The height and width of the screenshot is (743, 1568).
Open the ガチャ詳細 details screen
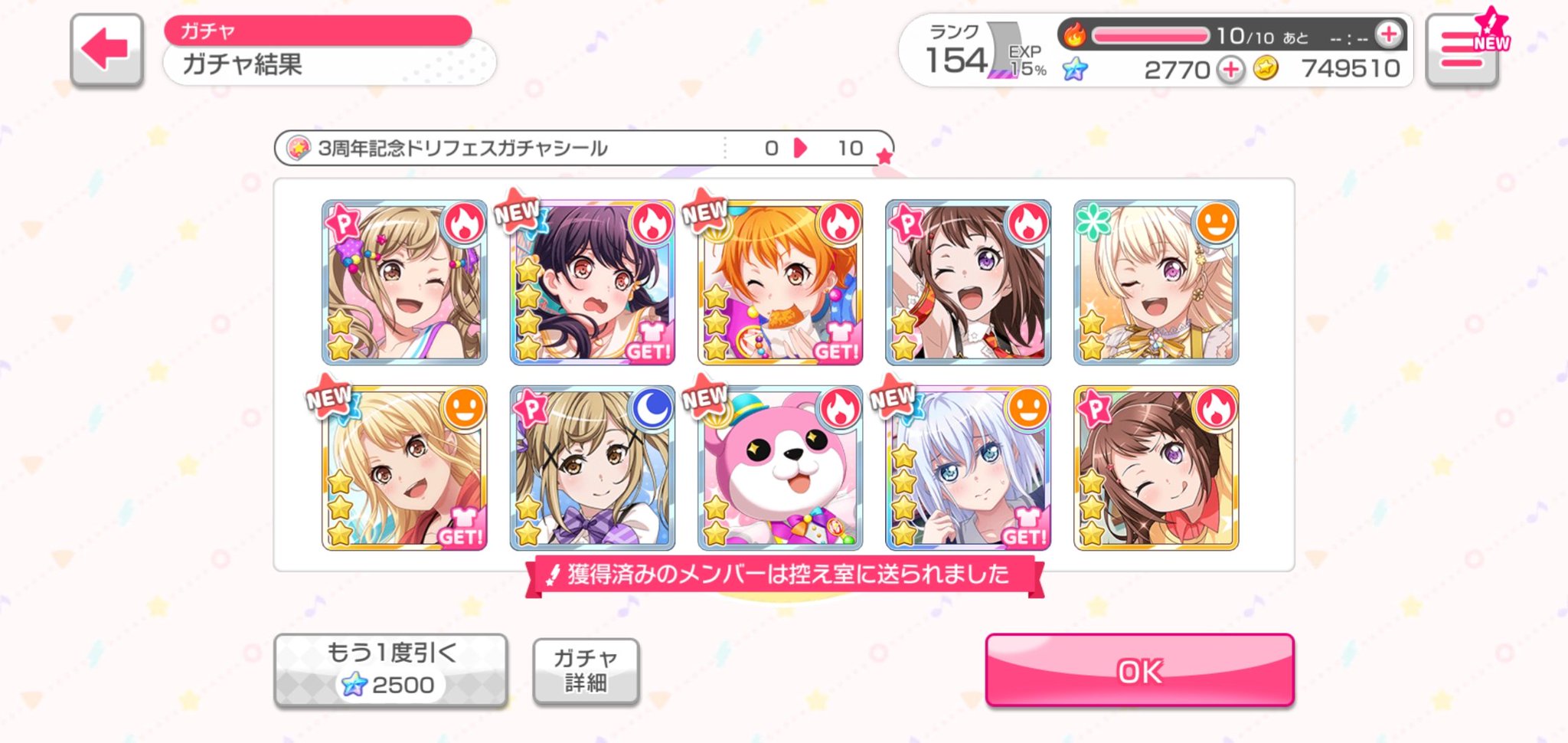pyautogui.click(x=586, y=670)
